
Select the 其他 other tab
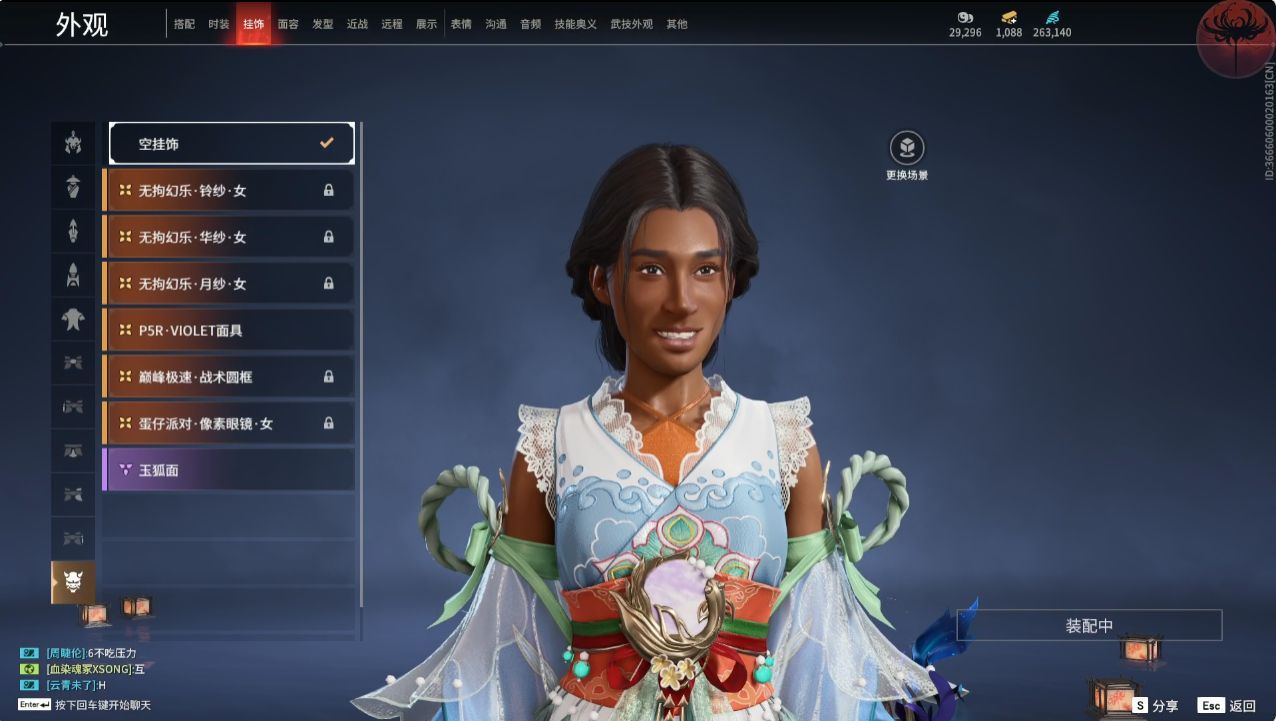pos(677,24)
